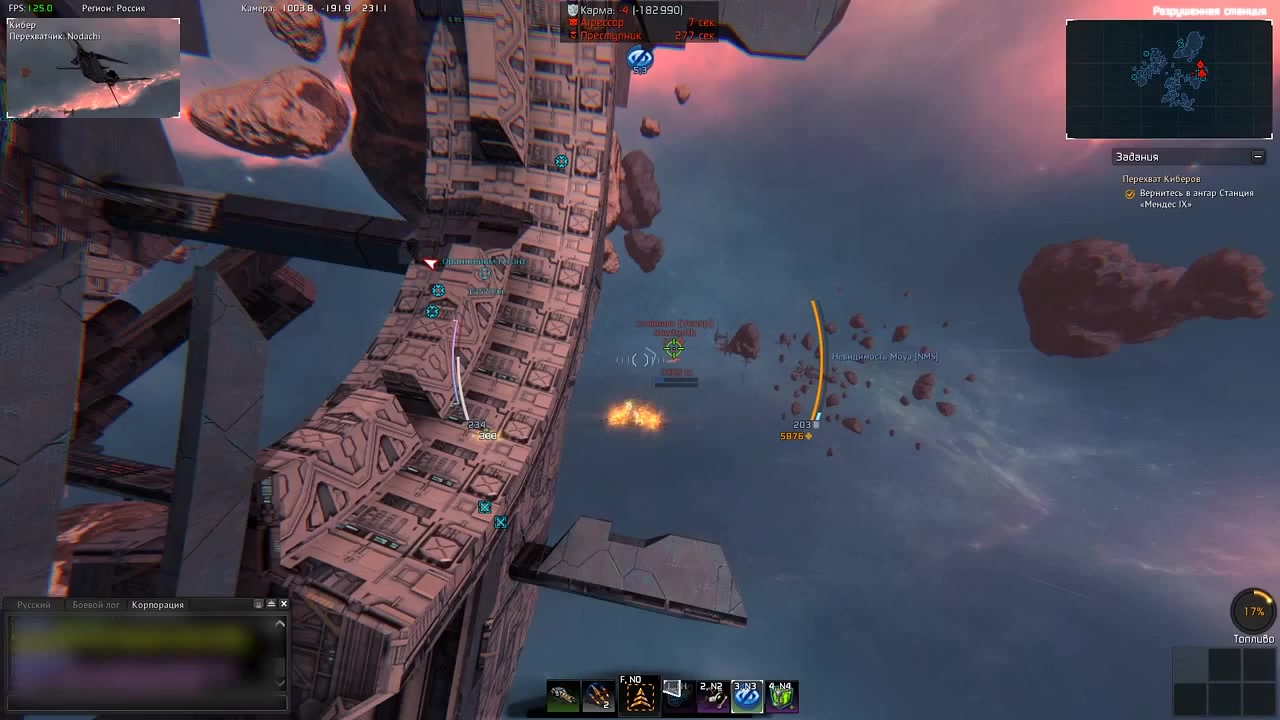The height and width of the screenshot is (720, 1280).
Task: Toggle chat visibility with the eye icon
Action: [x=259, y=604]
